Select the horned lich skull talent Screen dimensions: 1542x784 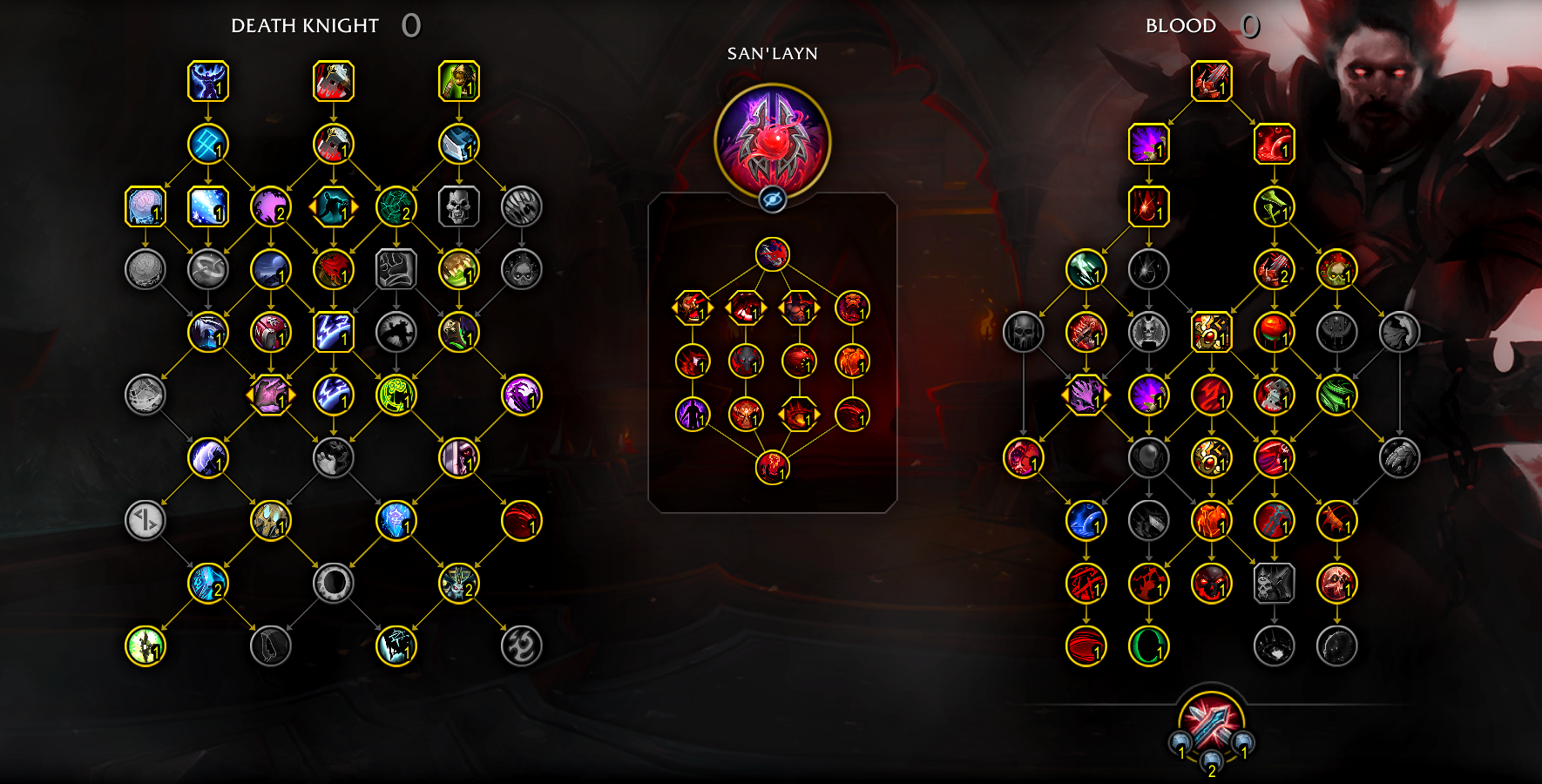coord(459,583)
